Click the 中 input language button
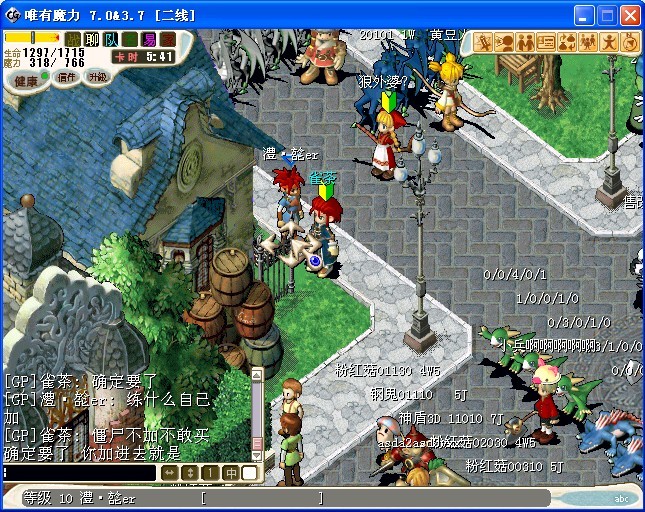The height and width of the screenshot is (512, 645). point(230,472)
